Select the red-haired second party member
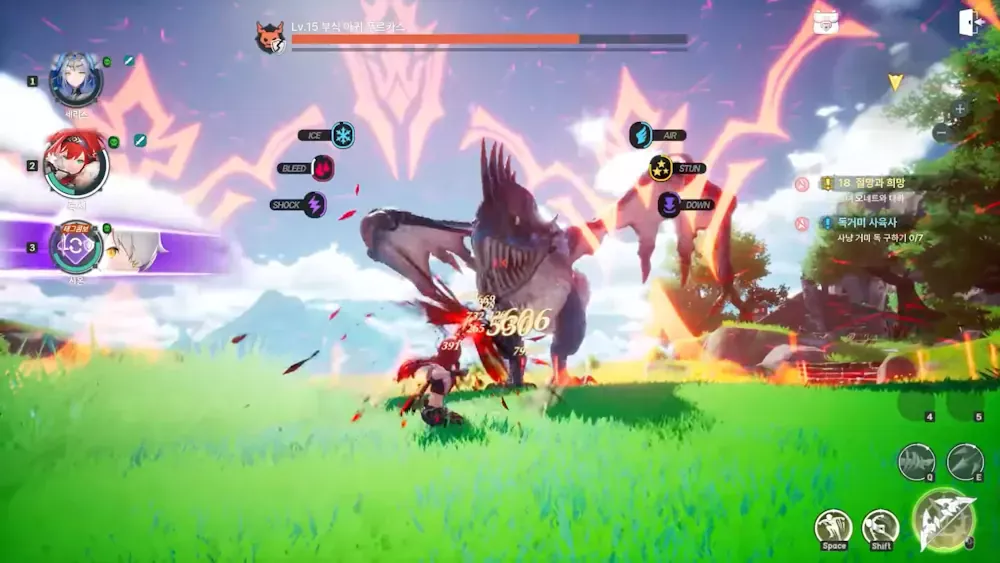 coord(76,166)
